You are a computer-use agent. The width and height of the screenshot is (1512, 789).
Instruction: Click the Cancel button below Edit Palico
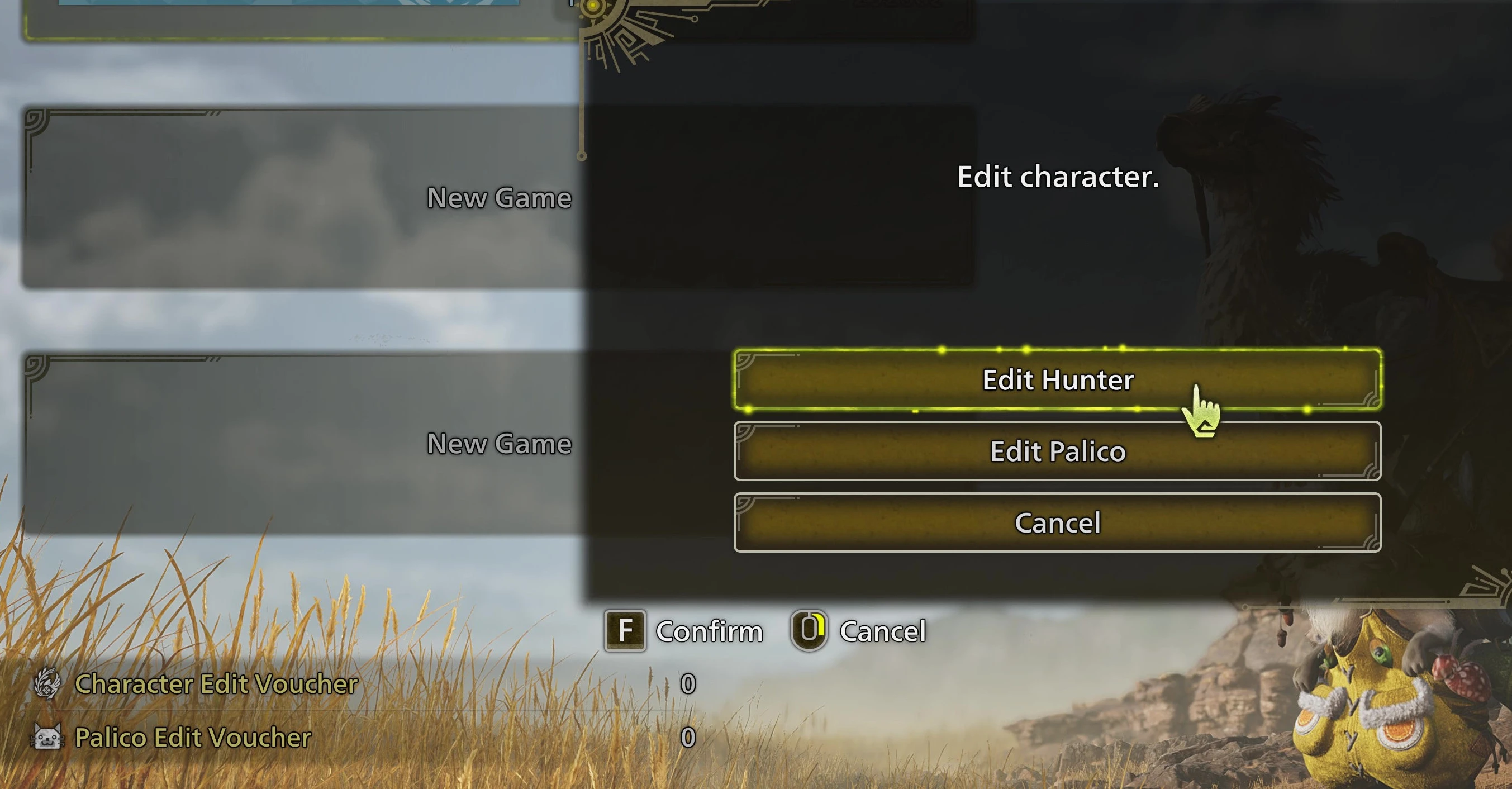(1057, 522)
